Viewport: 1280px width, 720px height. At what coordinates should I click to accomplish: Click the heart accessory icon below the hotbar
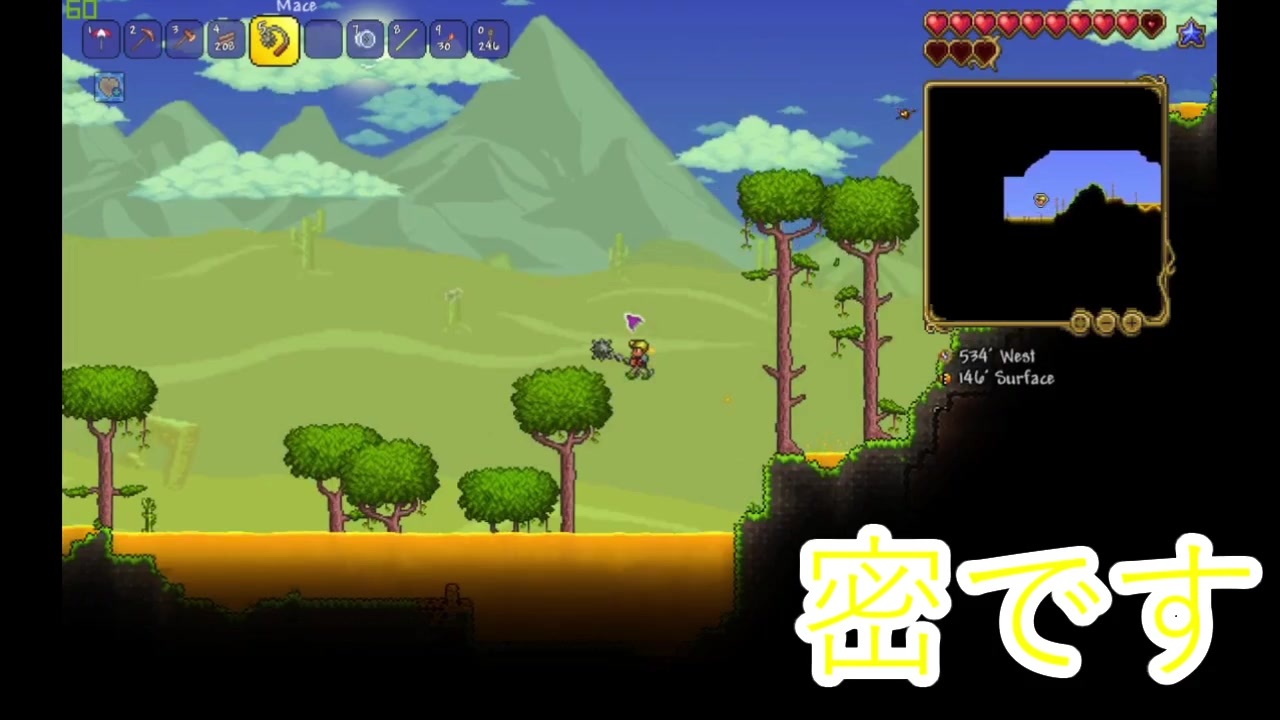coord(108,87)
